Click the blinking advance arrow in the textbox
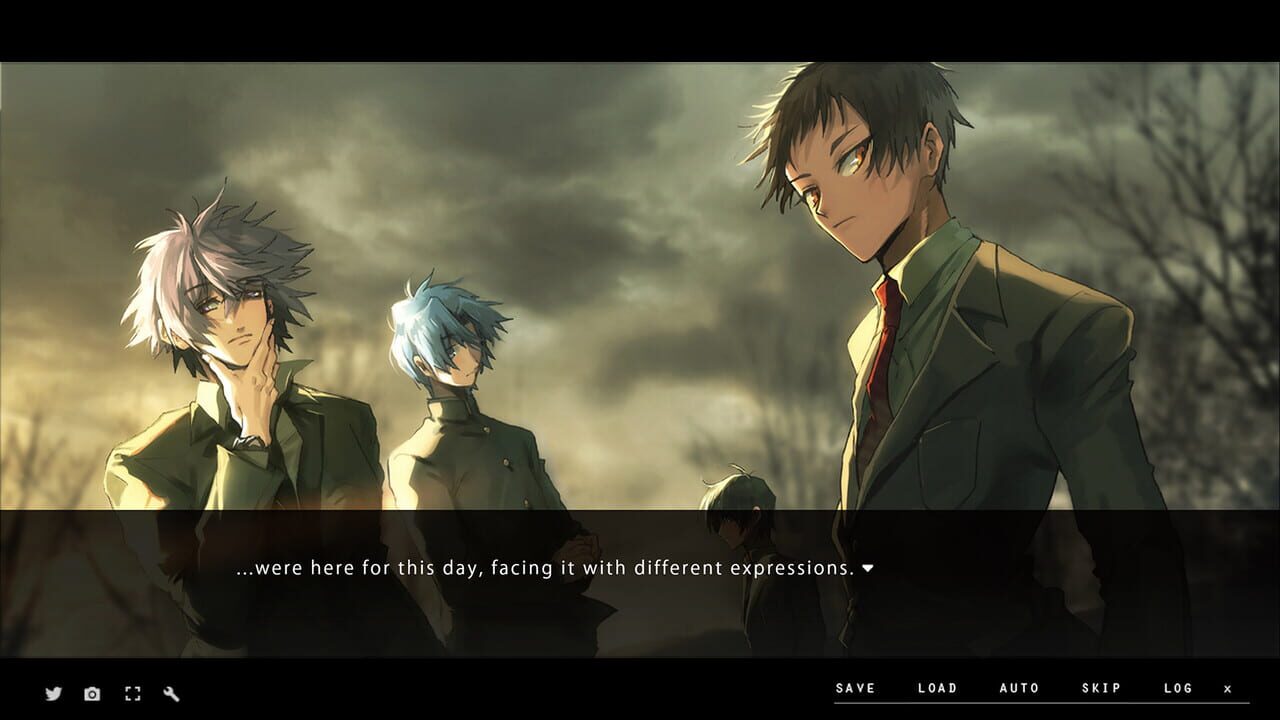The height and width of the screenshot is (720, 1280). pyautogui.click(x=870, y=566)
